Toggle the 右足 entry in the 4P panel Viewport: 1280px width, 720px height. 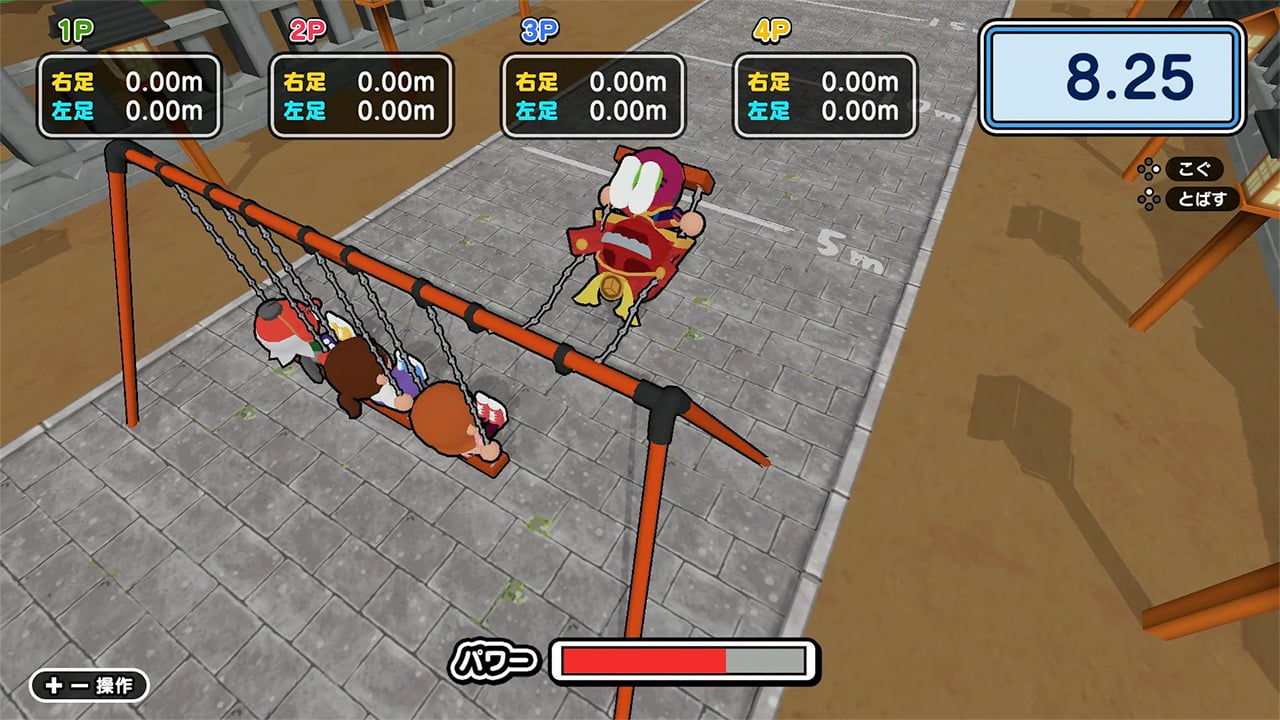click(x=820, y=82)
